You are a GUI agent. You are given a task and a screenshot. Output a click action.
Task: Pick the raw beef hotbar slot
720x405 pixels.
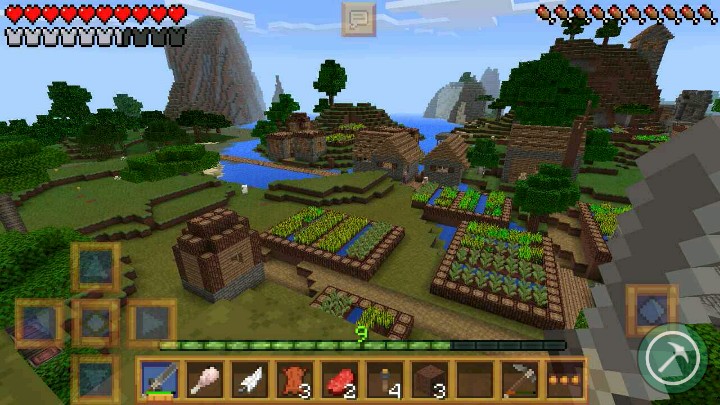(x=340, y=380)
